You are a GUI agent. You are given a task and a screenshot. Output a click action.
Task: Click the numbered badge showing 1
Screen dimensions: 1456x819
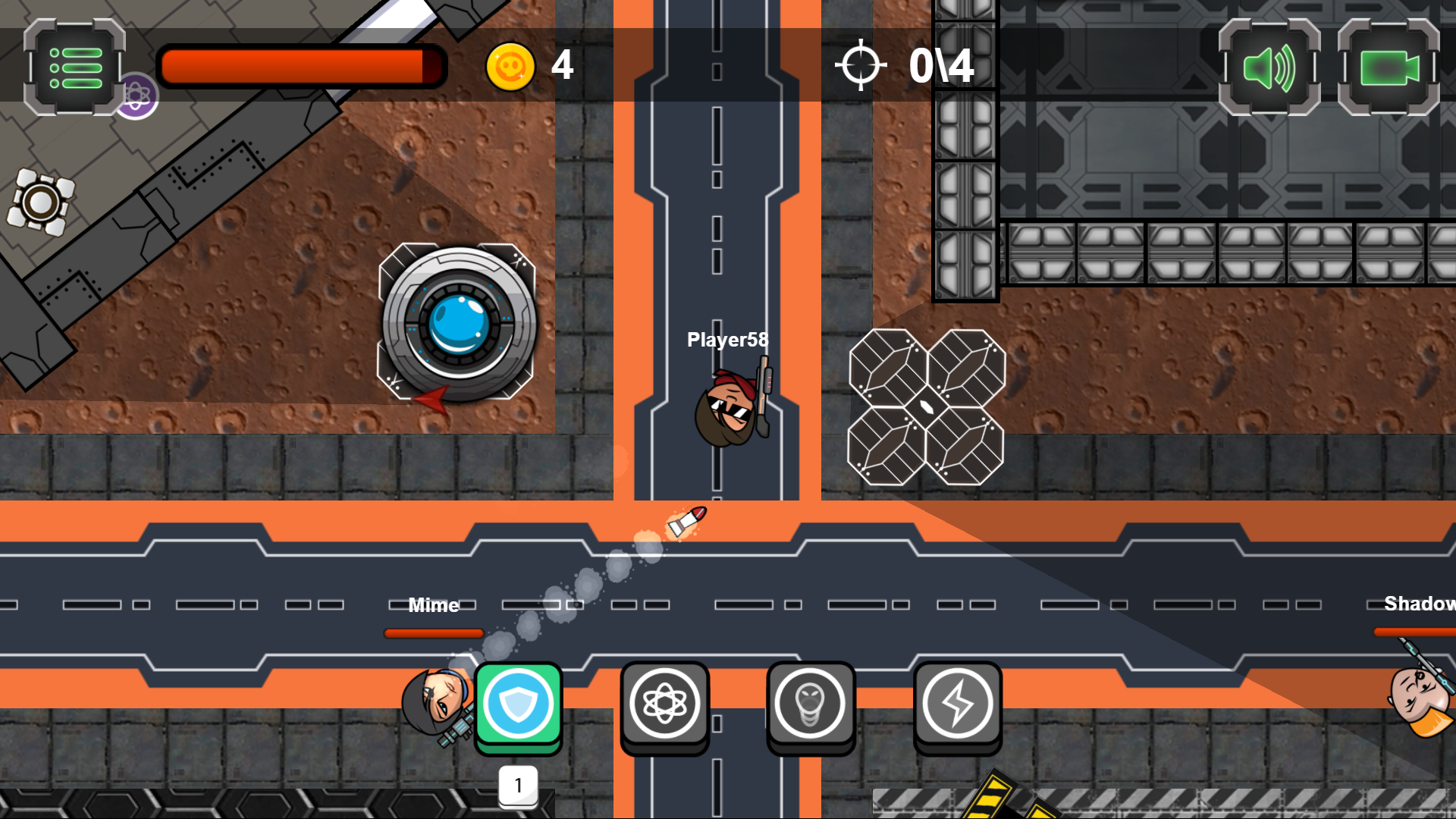point(518,786)
